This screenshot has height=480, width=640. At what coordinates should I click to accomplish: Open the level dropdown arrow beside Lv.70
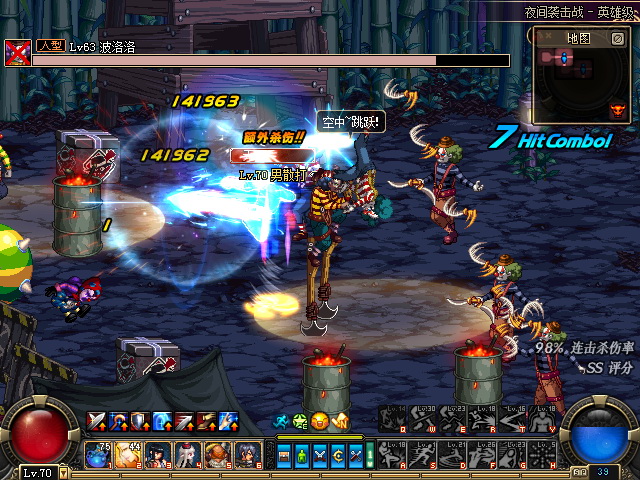62,472
